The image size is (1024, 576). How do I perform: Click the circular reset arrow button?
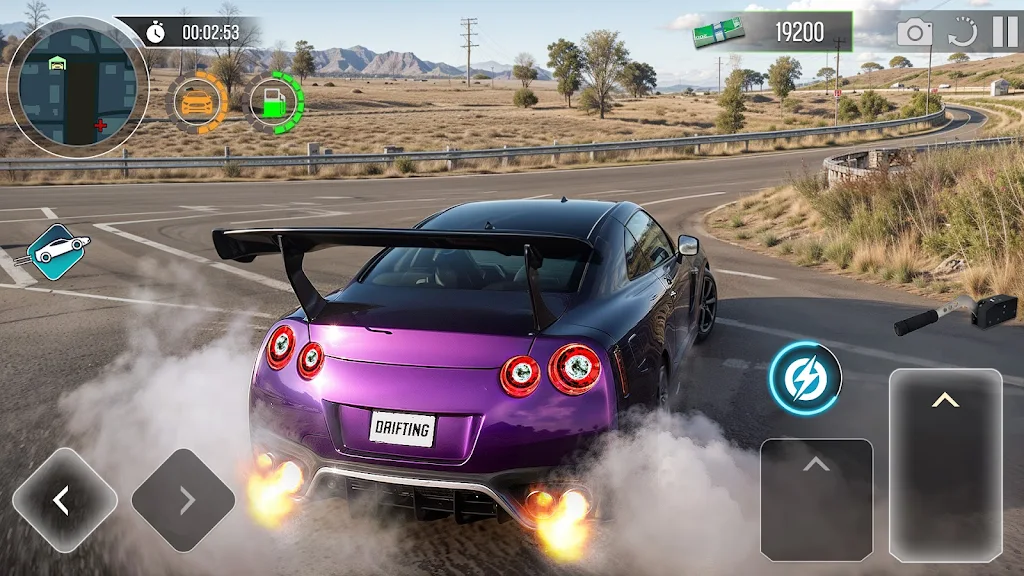click(962, 33)
